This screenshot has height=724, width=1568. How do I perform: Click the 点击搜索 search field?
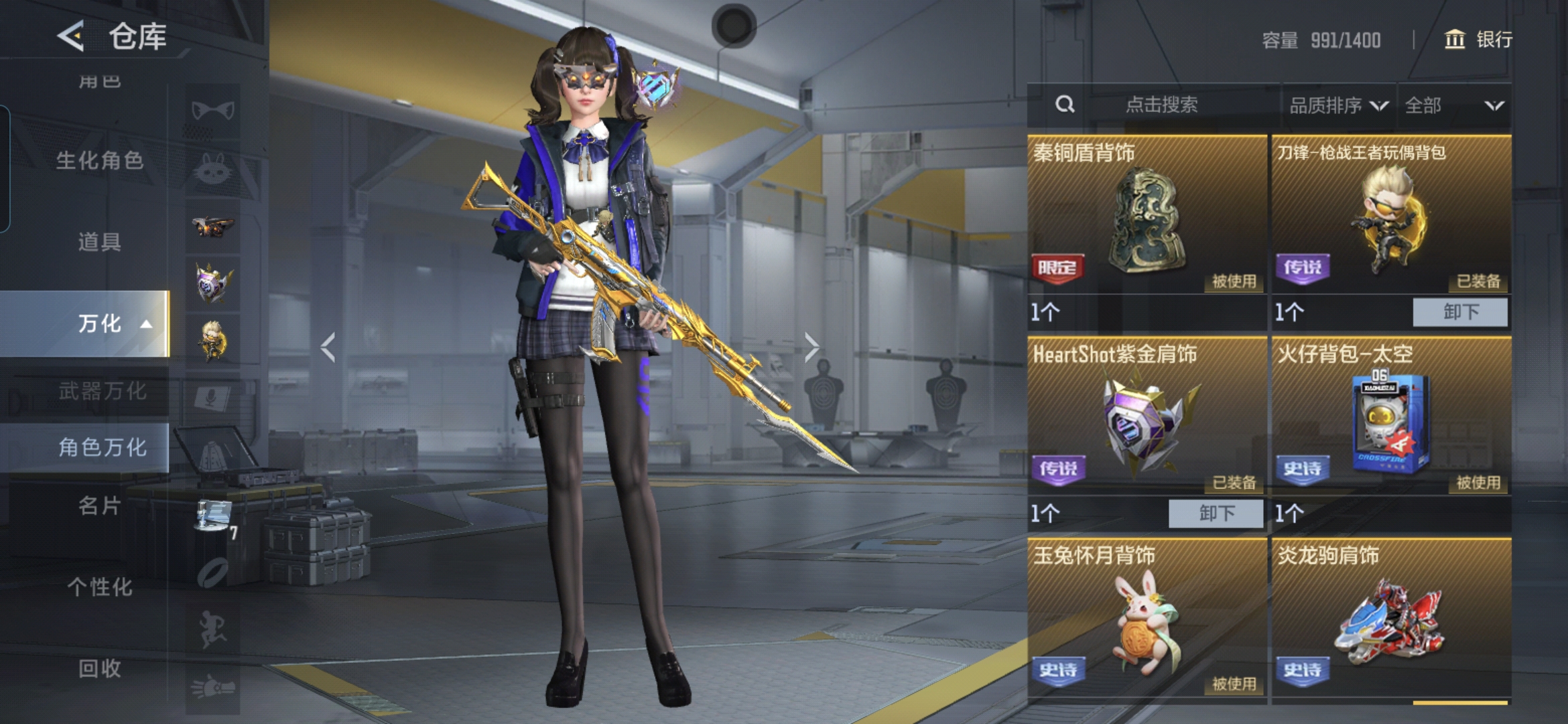(1161, 105)
